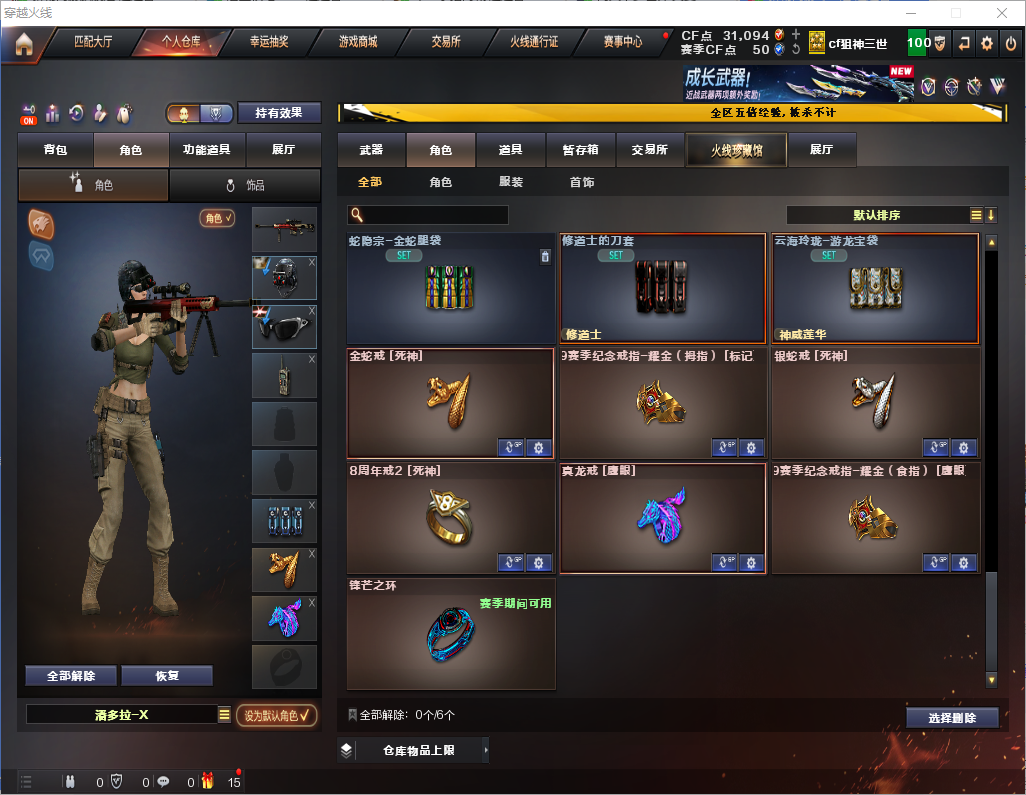Click the 全部解除 unequip all button
1026x795 pixels.
pos(71,675)
